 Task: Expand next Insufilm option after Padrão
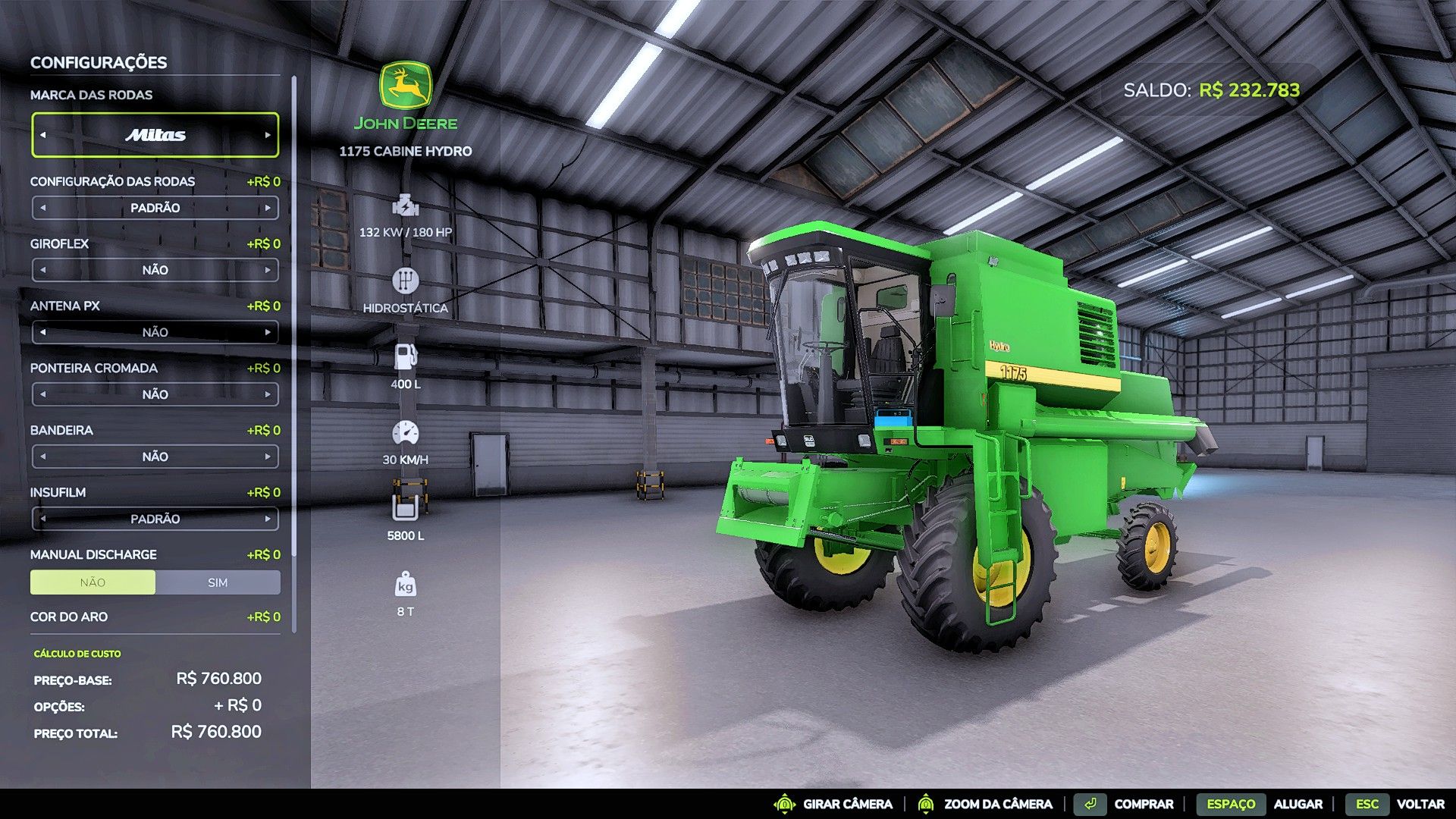click(268, 519)
